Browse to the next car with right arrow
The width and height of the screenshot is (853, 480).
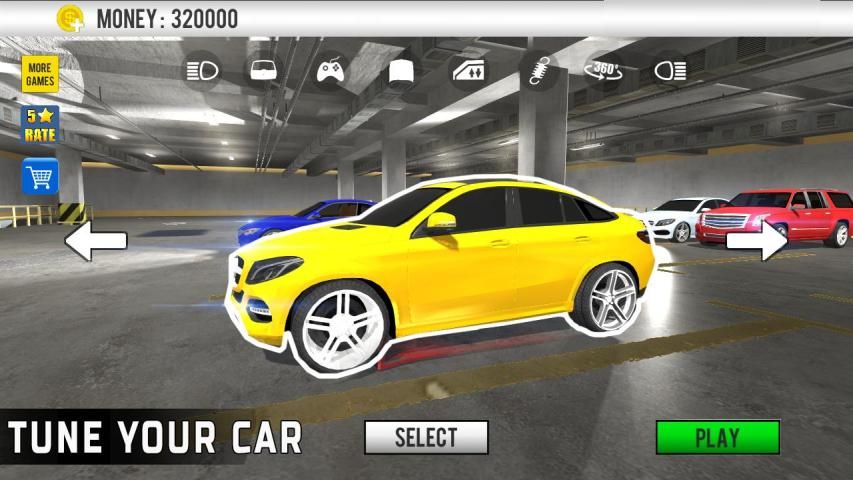[756, 240]
